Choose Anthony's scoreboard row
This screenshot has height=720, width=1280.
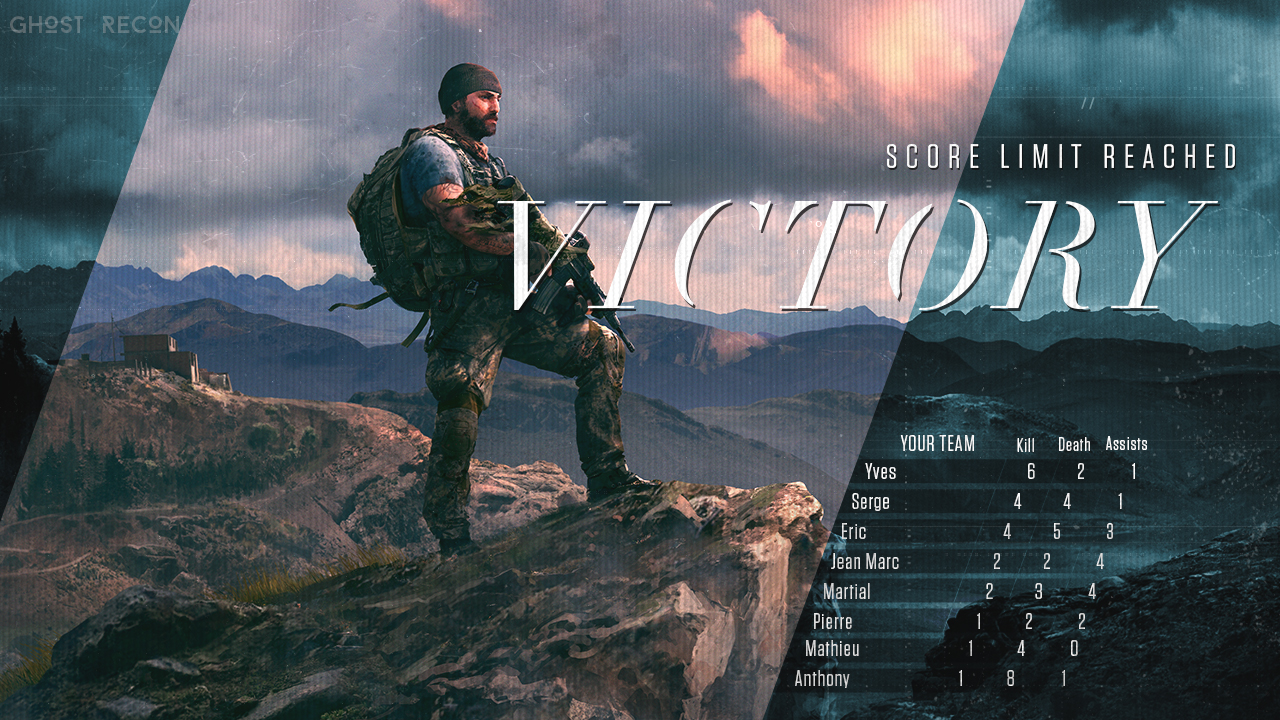point(822,679)
